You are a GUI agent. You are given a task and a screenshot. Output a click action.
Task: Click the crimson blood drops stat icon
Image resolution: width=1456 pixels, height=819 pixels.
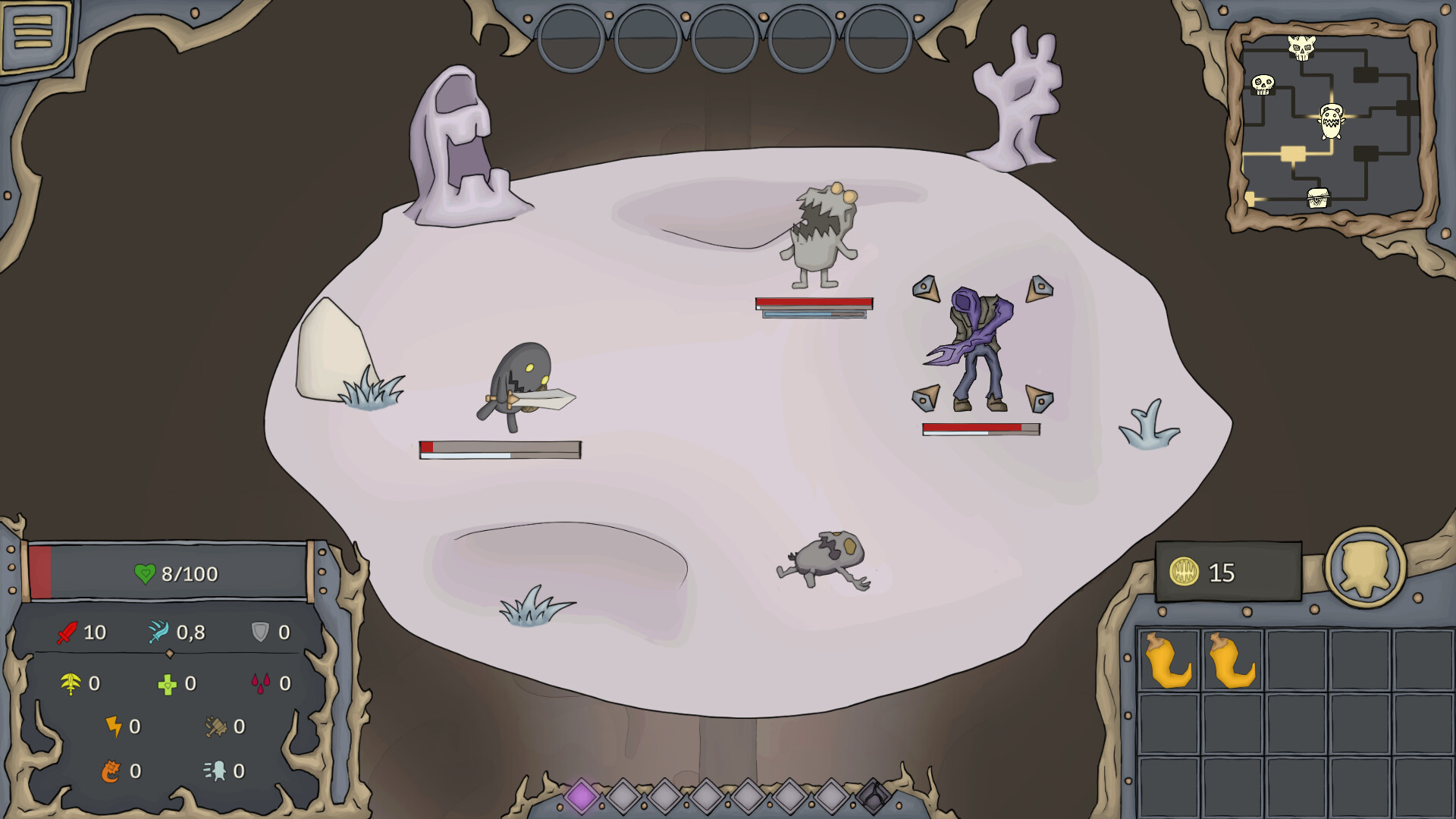pyautogui.click(x=262, y=681)
